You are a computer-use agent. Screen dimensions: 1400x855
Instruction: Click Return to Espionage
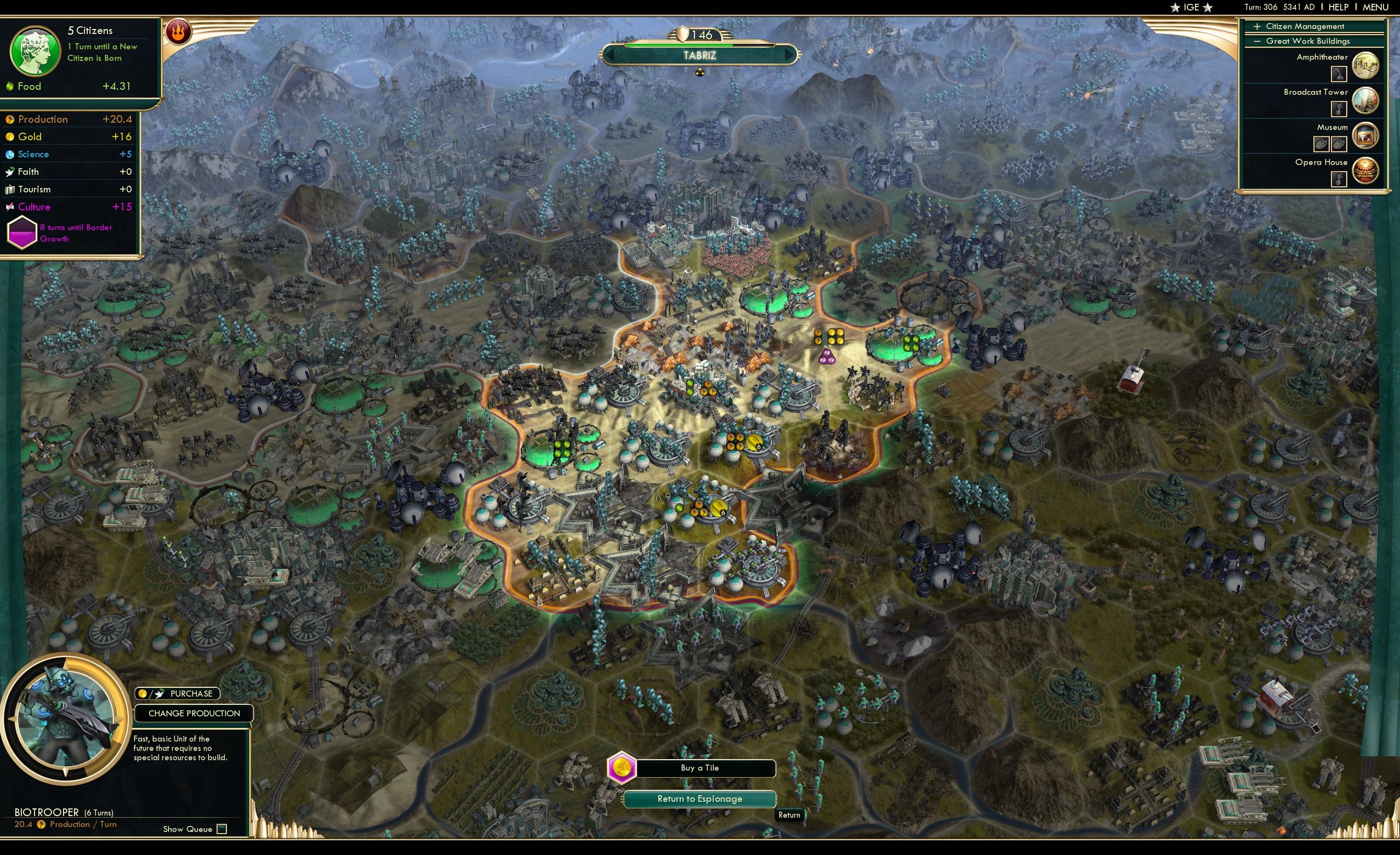point(699,799)
